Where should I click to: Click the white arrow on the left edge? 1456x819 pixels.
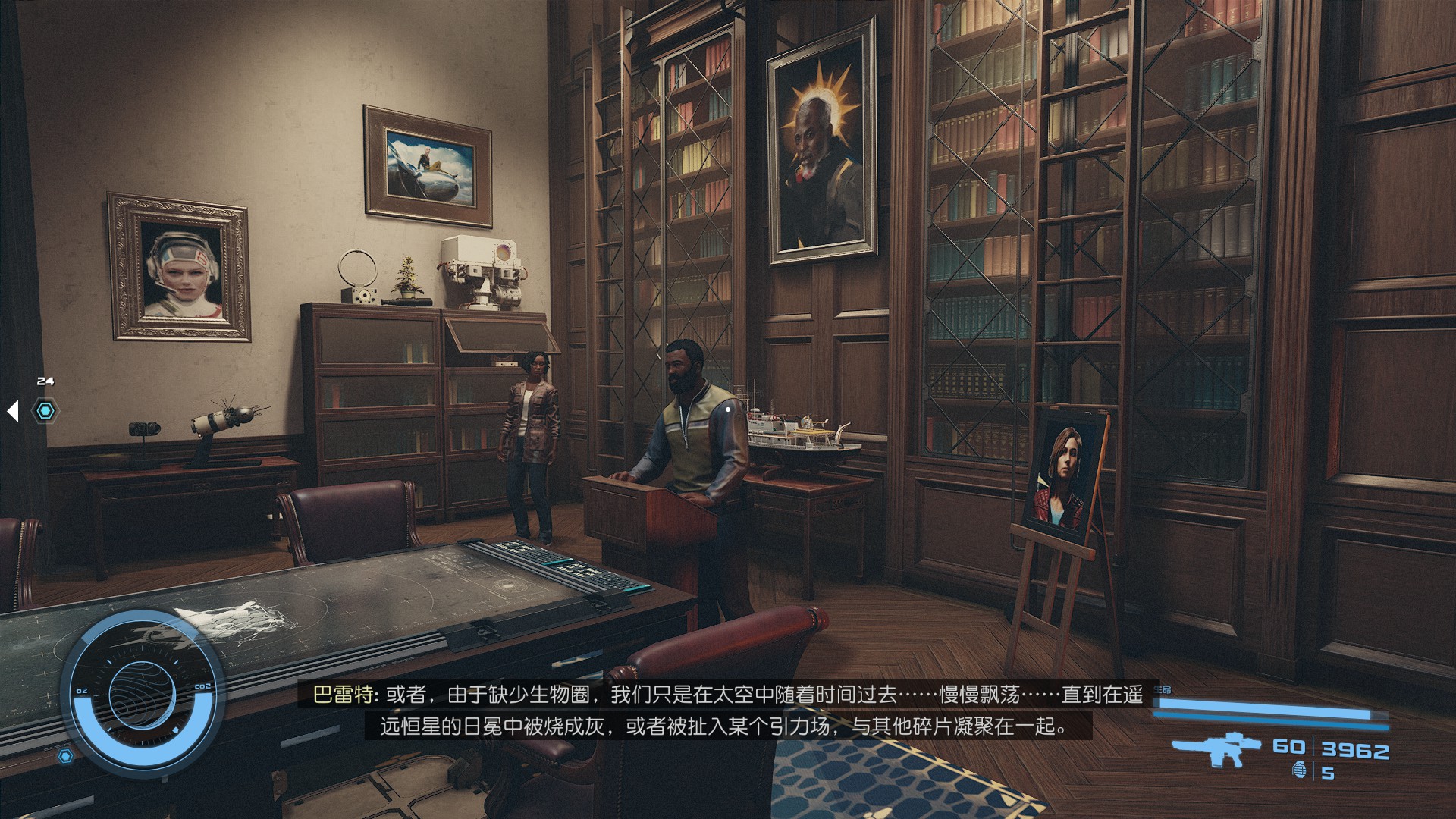(13, 410)
